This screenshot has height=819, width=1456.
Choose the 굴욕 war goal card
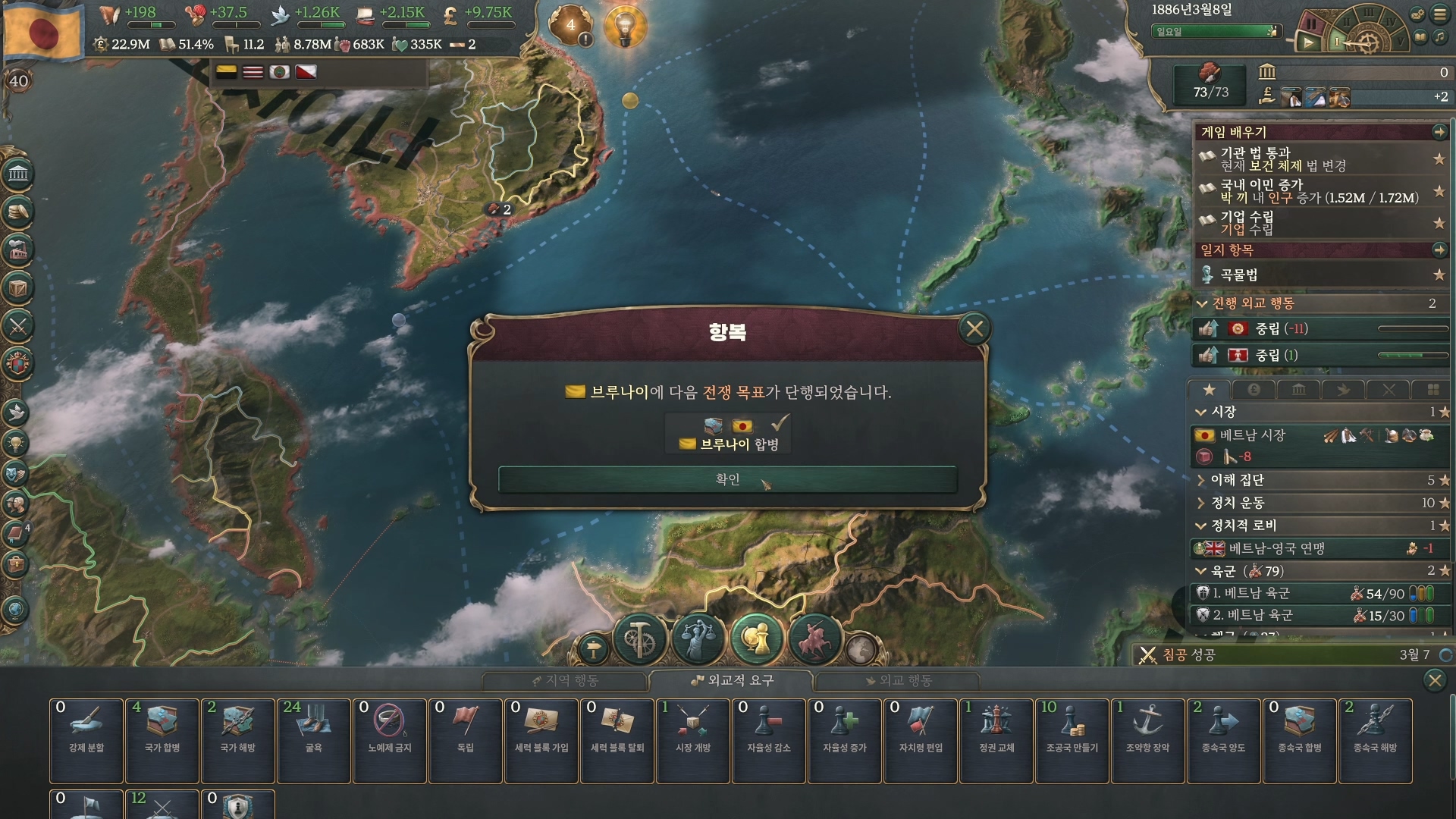pyautogui.click(x=314, y=740)
